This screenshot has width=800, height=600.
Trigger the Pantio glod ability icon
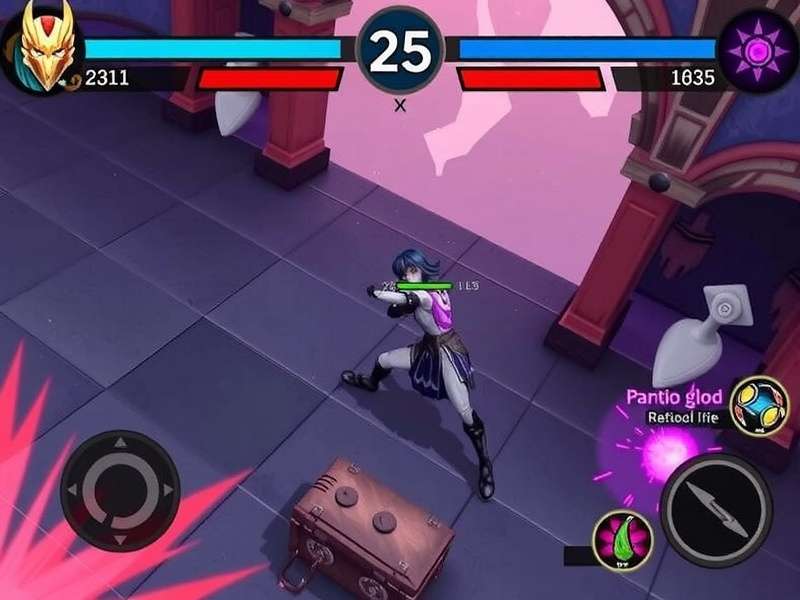[x=758, y=406]
